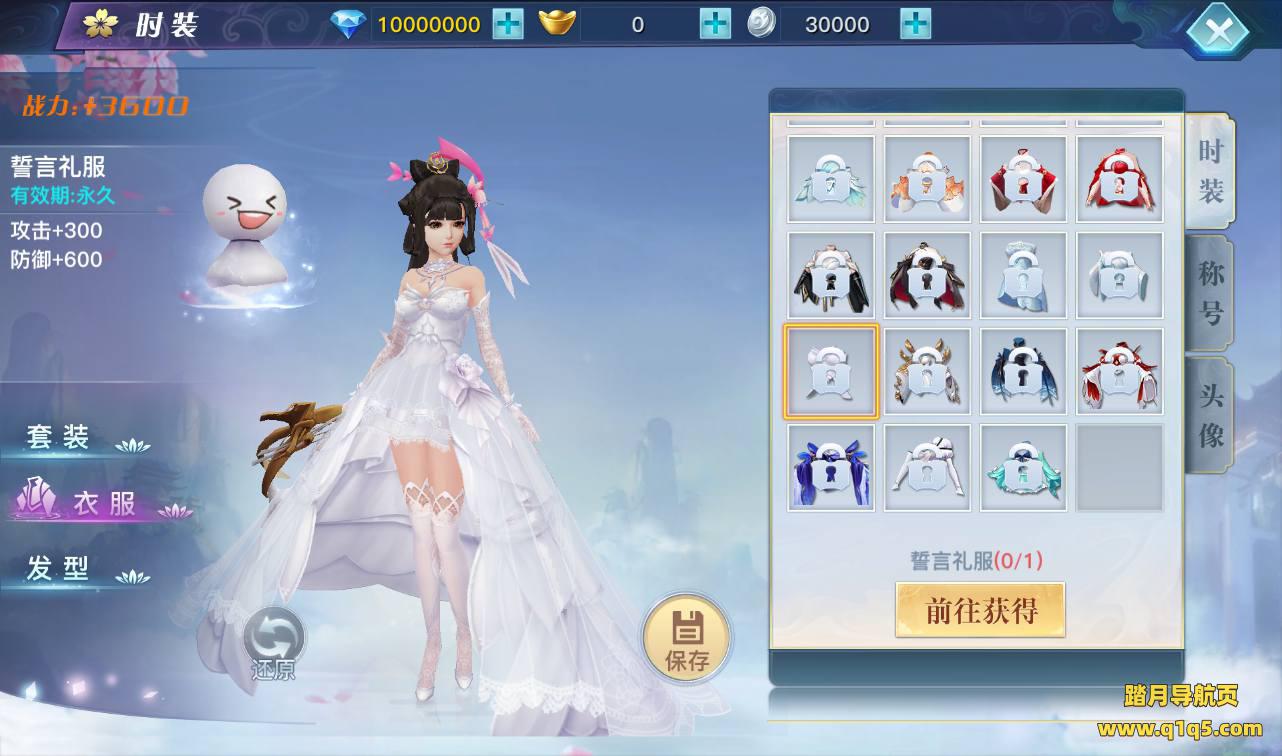Open the 发型 hairstyle category
This screenshot has width=1282, height=756.
62,569
